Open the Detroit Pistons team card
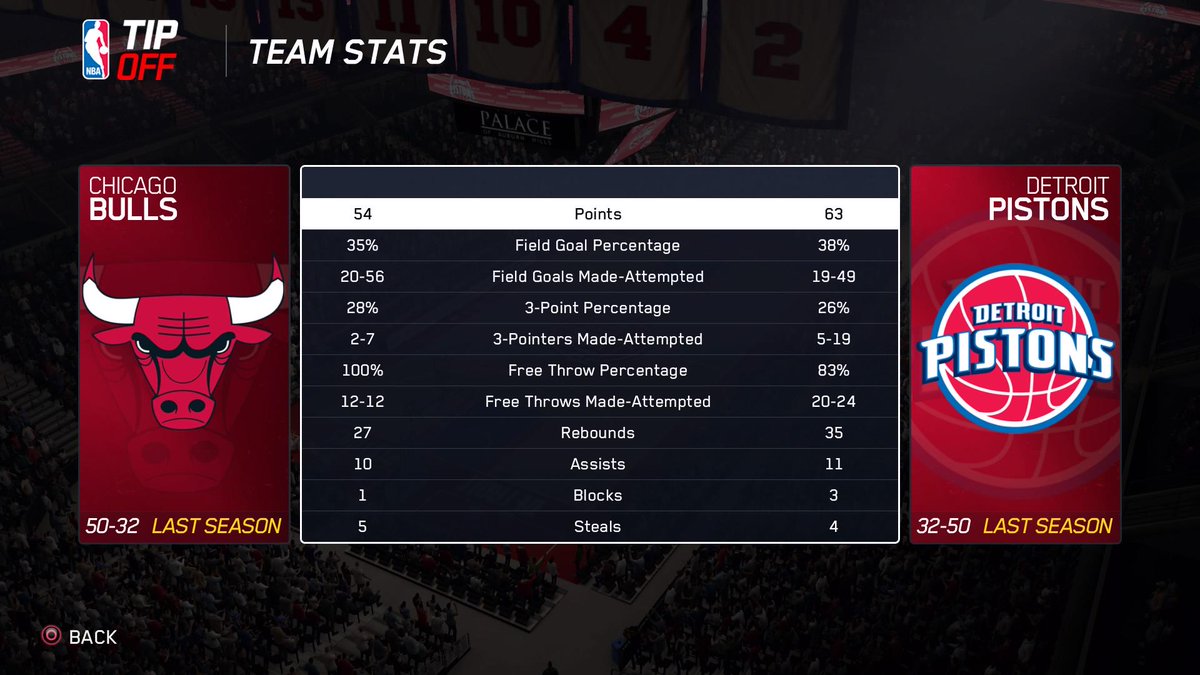 coord(1015,355)
